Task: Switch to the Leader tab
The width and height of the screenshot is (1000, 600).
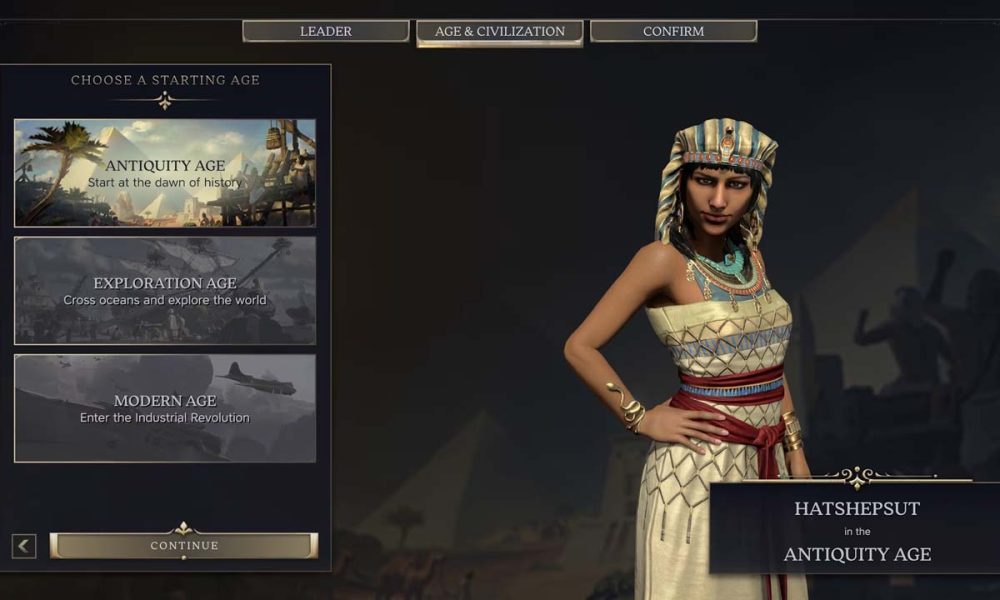Action: tap(326, 31)
